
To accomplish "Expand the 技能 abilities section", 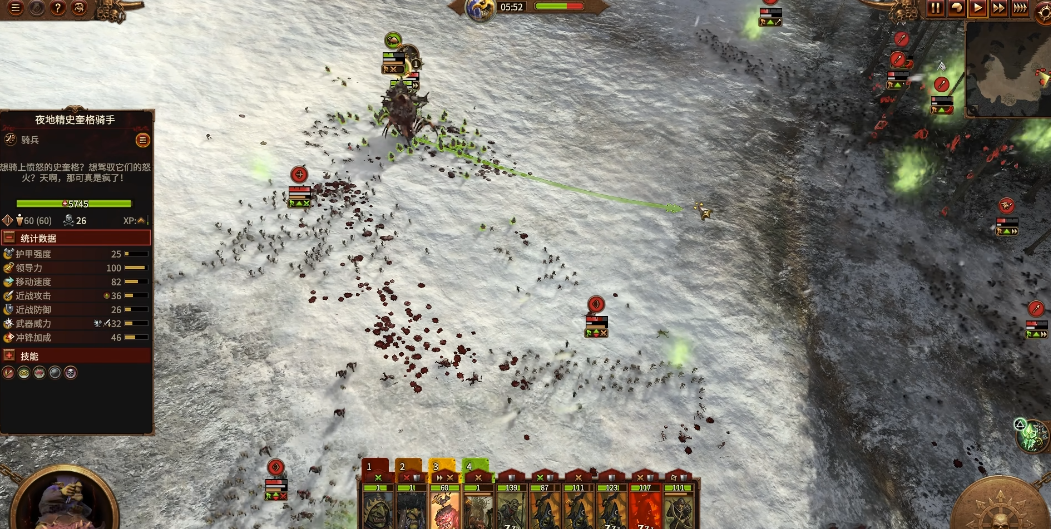I will tap(76, 355).
